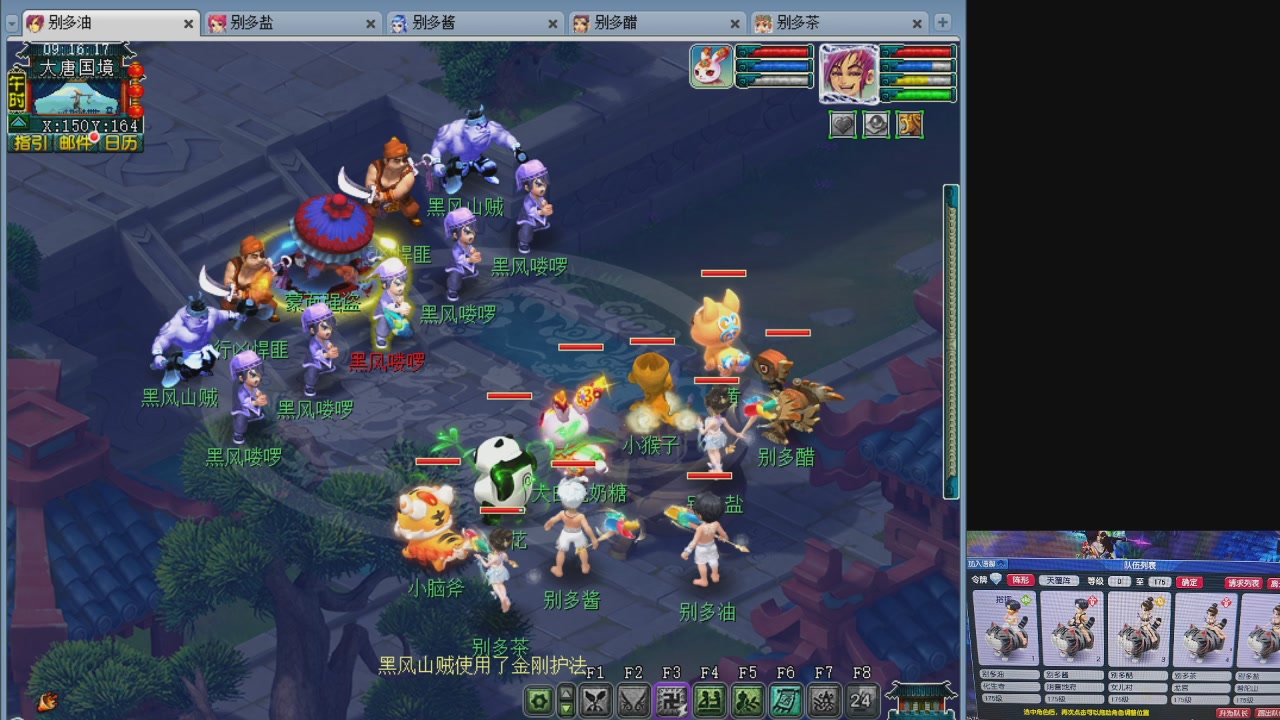The image size is (1280, 720).
Task: Click the pavilion building icon beside the hotbar
Action: [920, 700]
